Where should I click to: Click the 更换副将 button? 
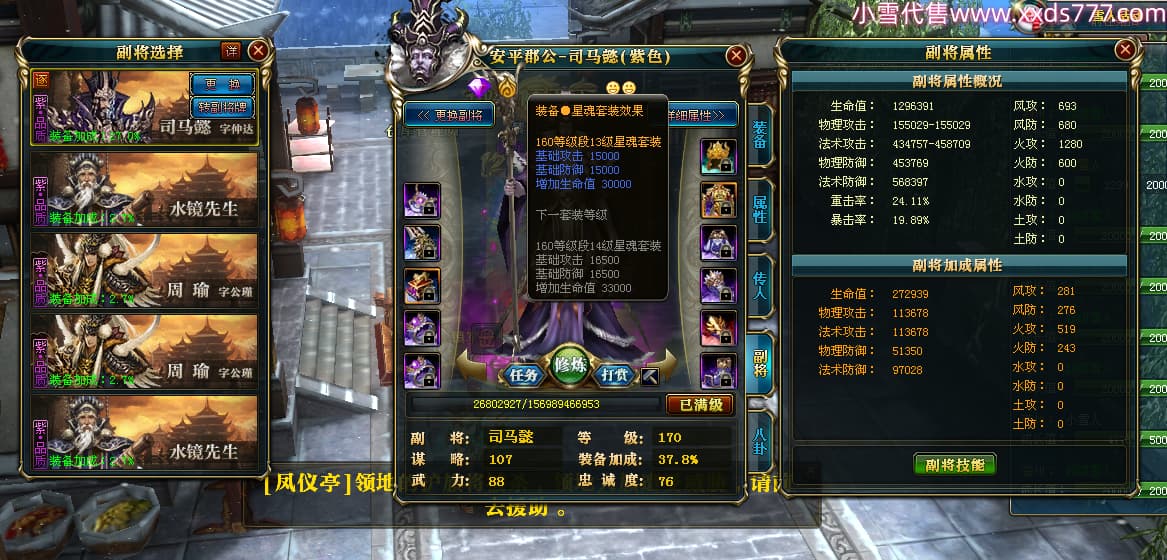[x=451, y=115]
